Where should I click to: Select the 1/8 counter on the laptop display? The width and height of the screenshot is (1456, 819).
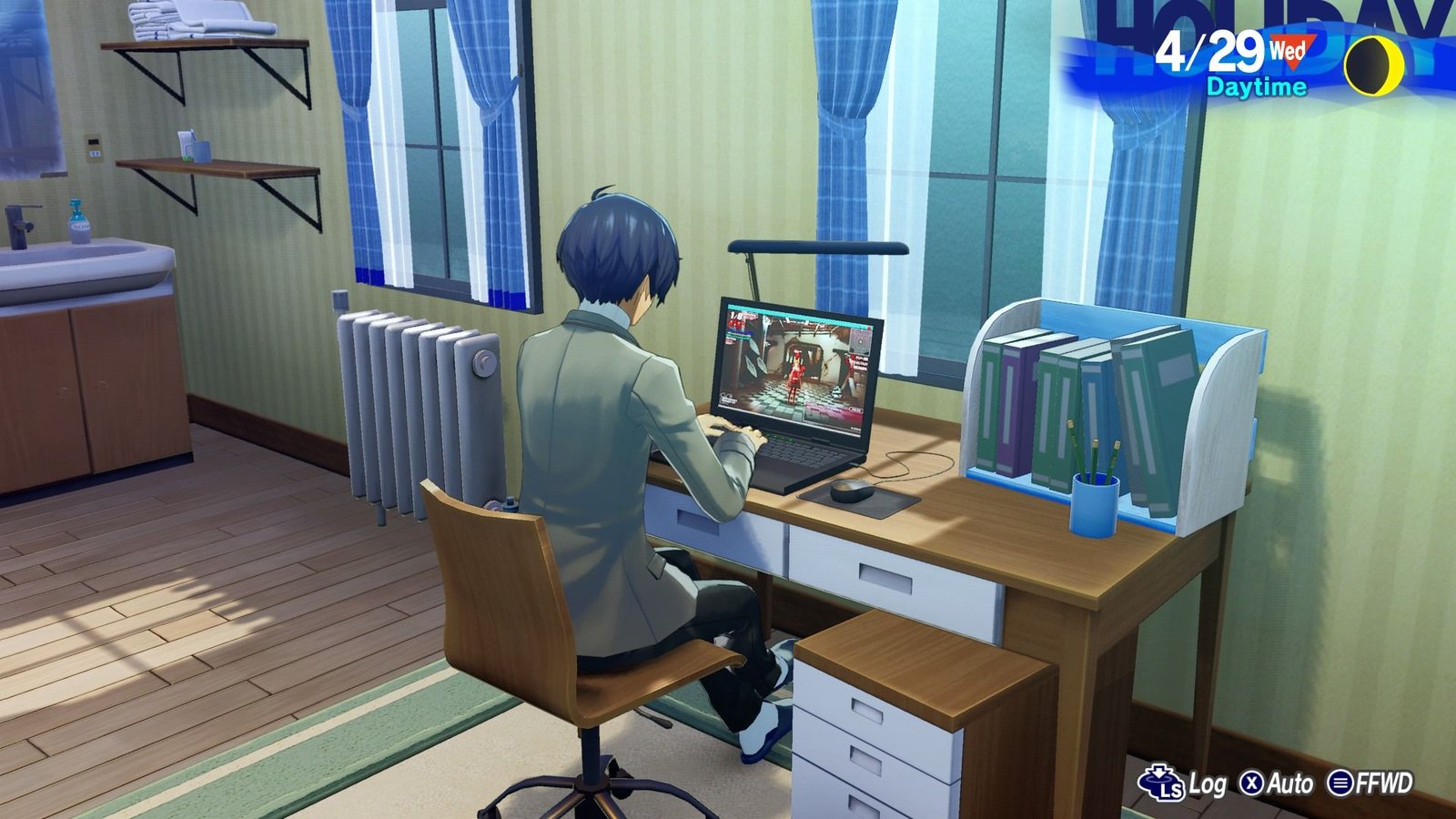736,315
